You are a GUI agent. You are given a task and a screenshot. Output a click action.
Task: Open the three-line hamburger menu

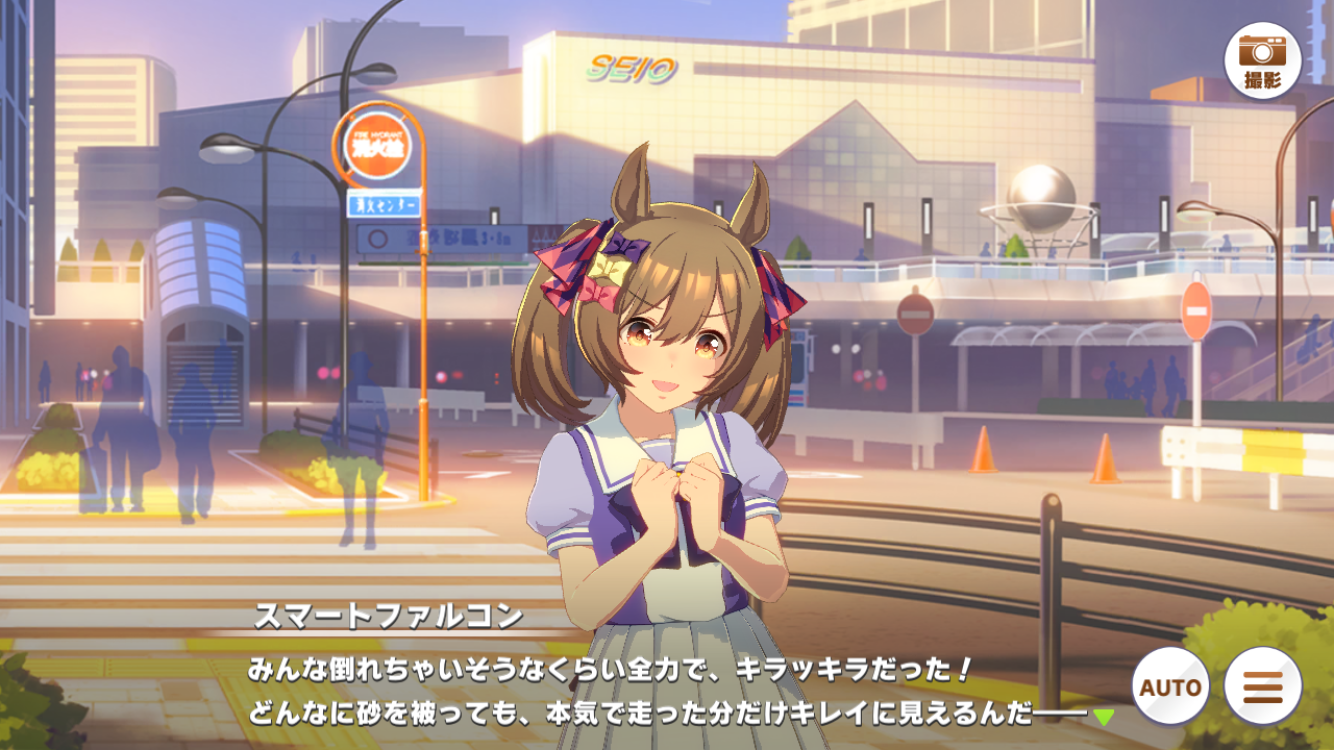(x=1262, y=687)
